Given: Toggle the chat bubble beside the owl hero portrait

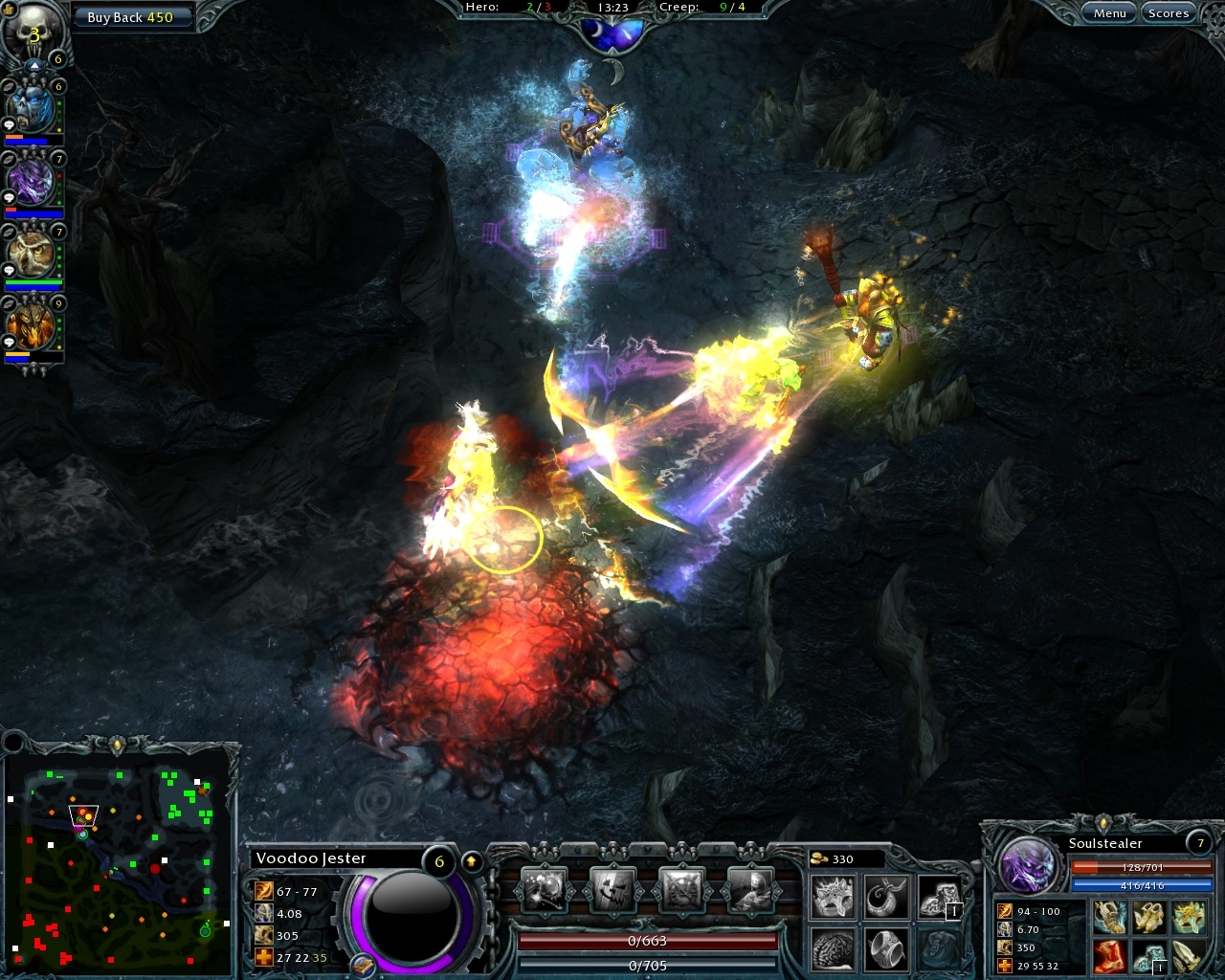Looking at the screenshot, I should pyautogui.click(x=10, y=269).
